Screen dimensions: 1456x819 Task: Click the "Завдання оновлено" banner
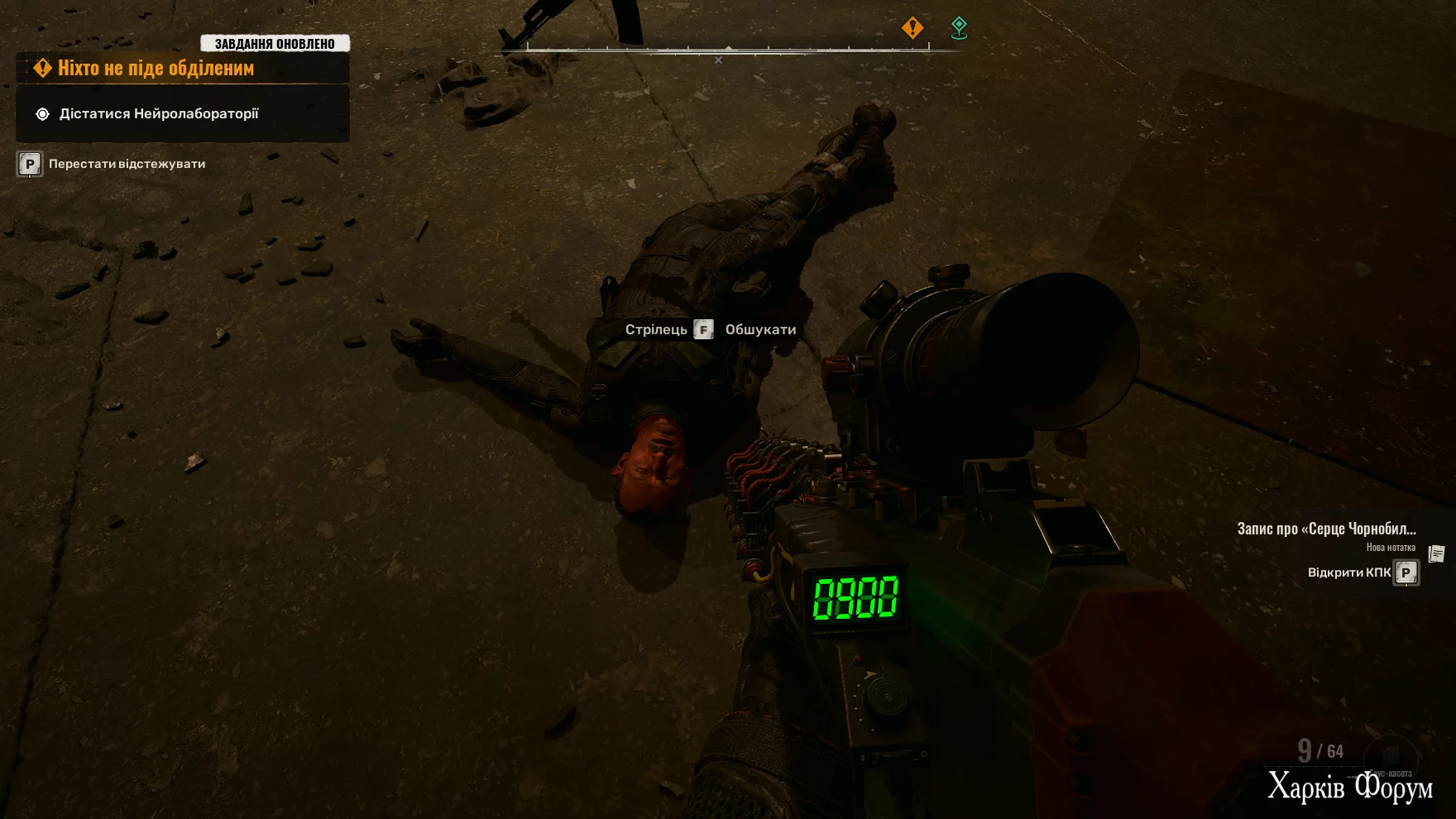click(275, 44)
